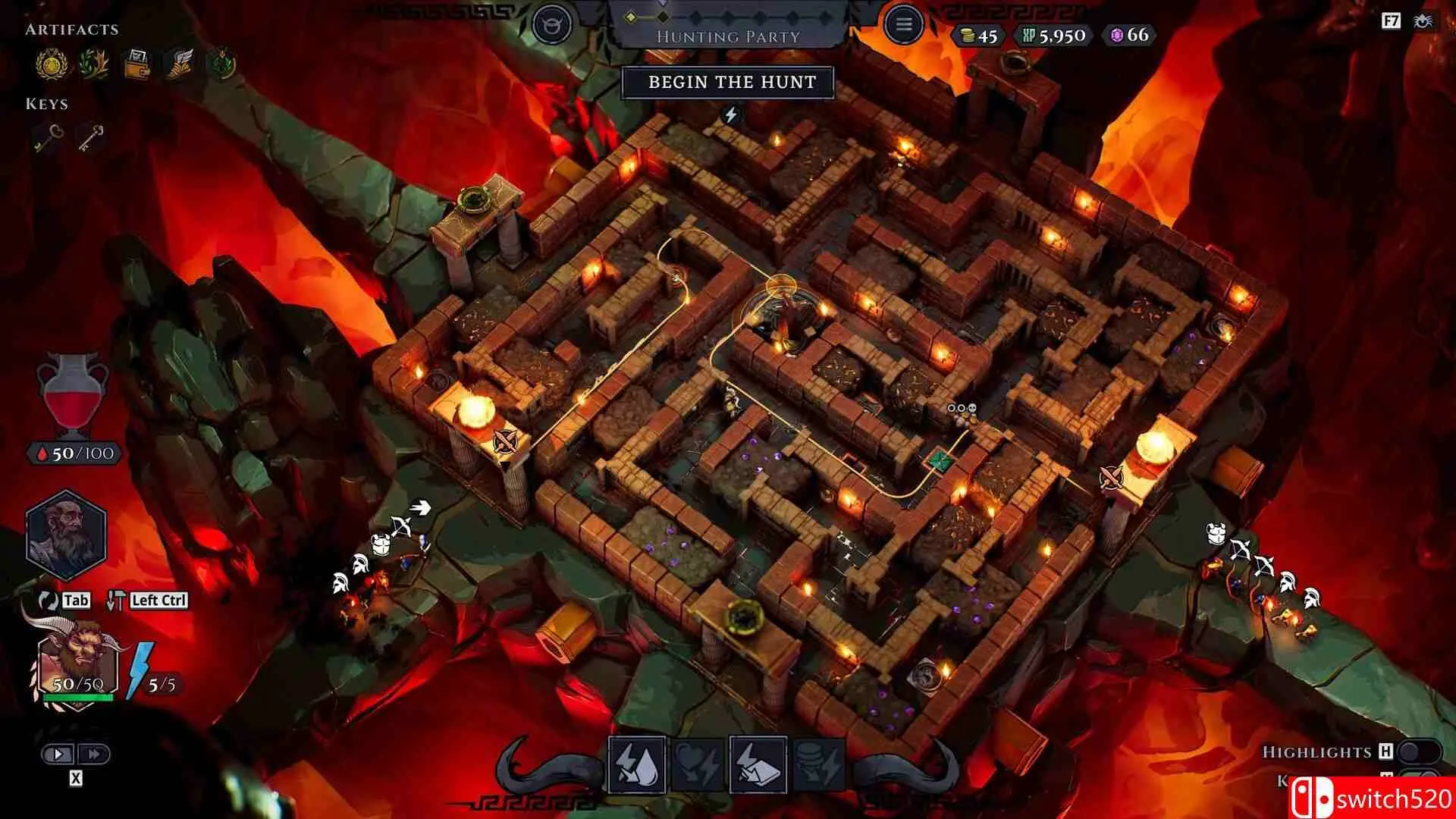1456x819 pixels.
Task: Set game speed to fast forward
Action: click(x=94, y=754)
